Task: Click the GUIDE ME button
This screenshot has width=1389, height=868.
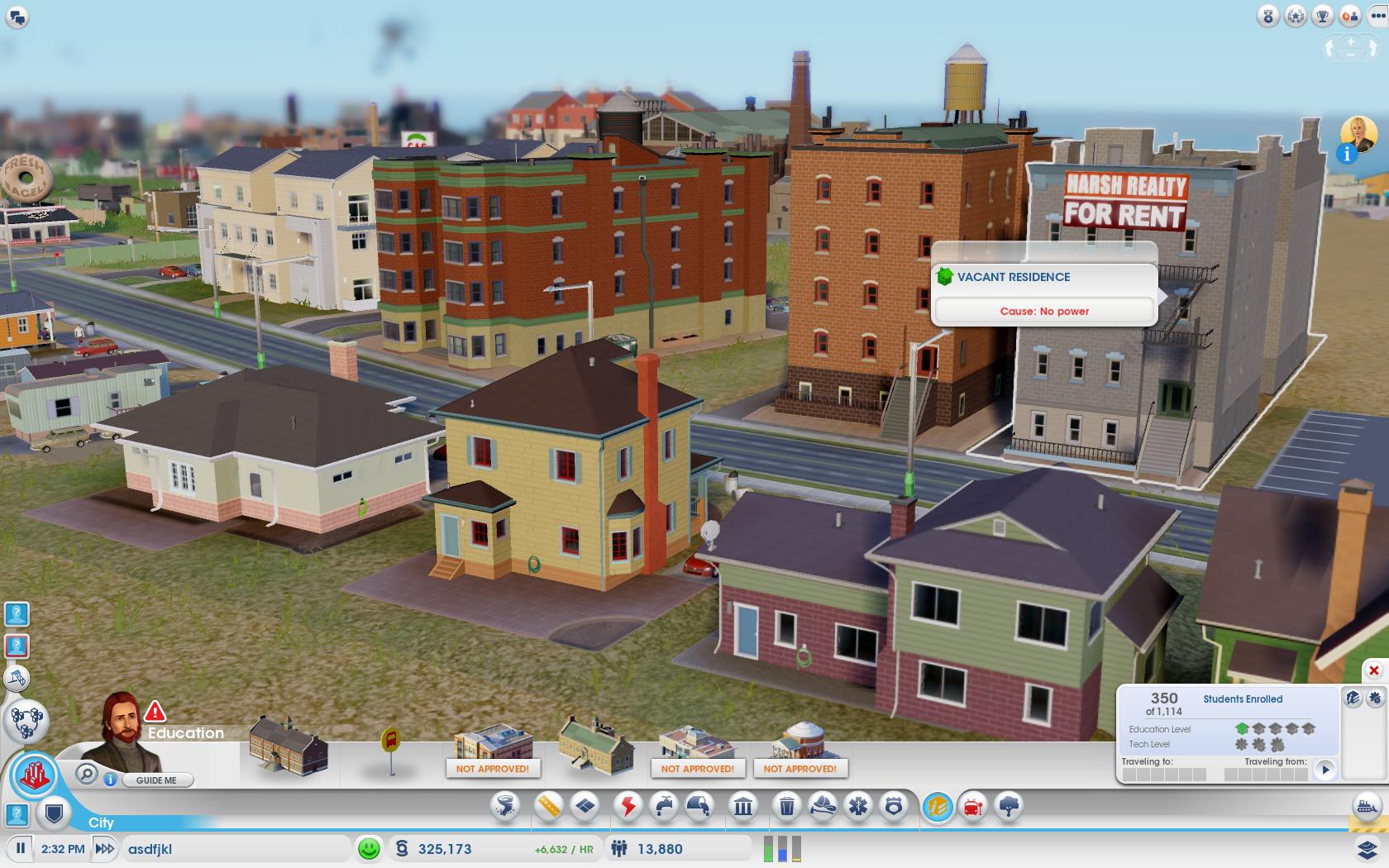Action: click(155, 780)
